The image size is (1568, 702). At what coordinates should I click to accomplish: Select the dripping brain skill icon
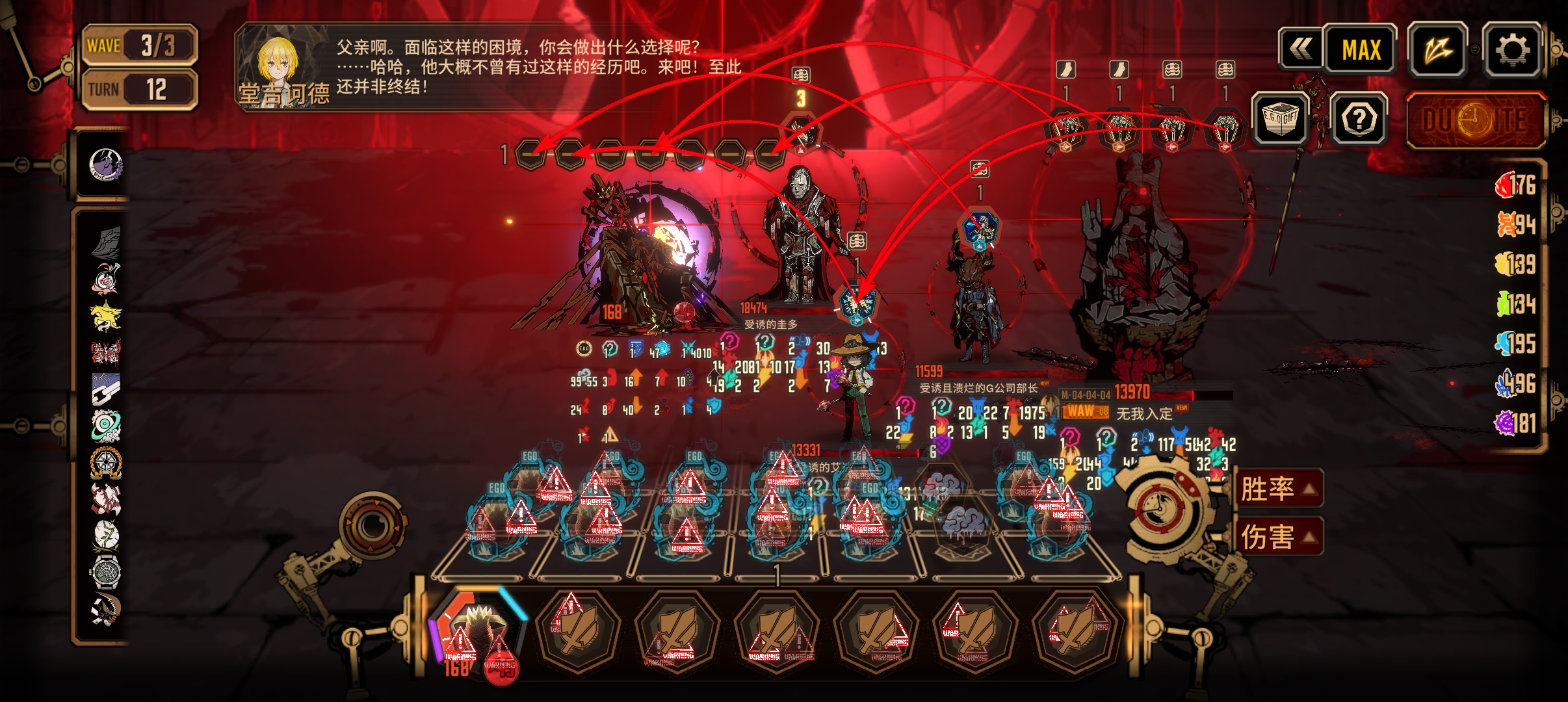pyautogui.click(x=965, y=523)
